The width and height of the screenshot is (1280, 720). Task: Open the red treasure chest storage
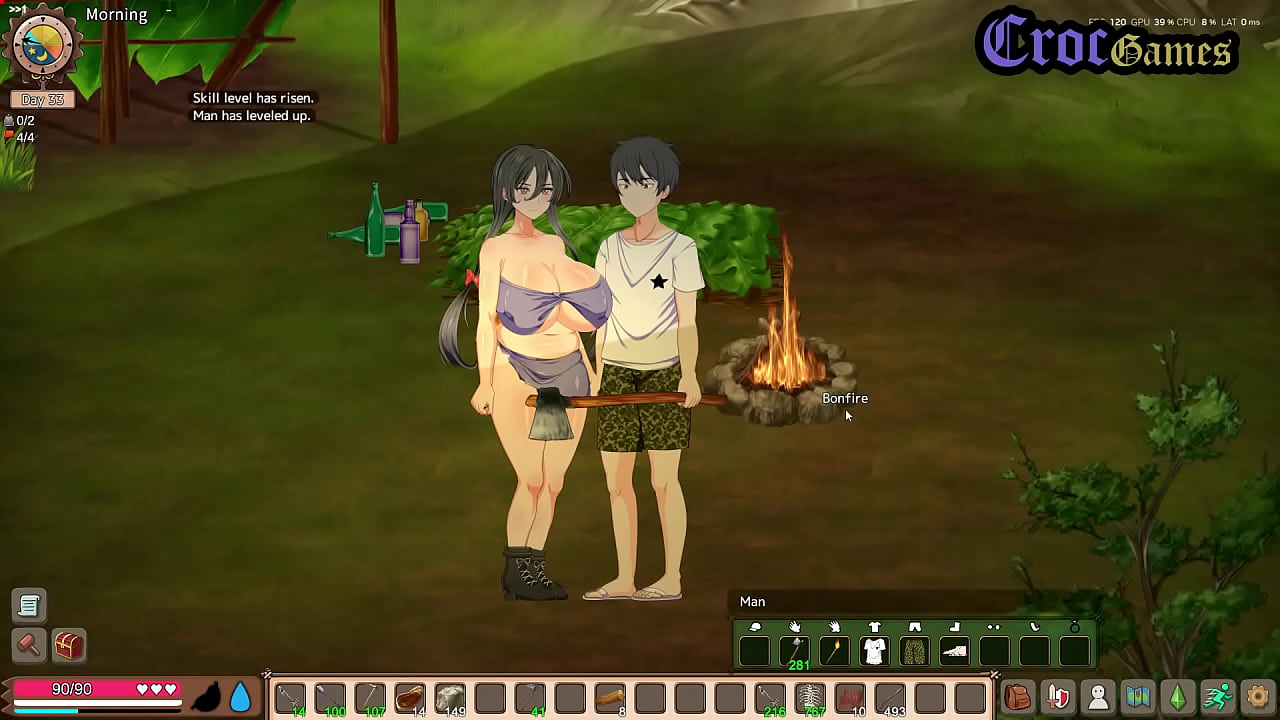click(x=69, y=645)
